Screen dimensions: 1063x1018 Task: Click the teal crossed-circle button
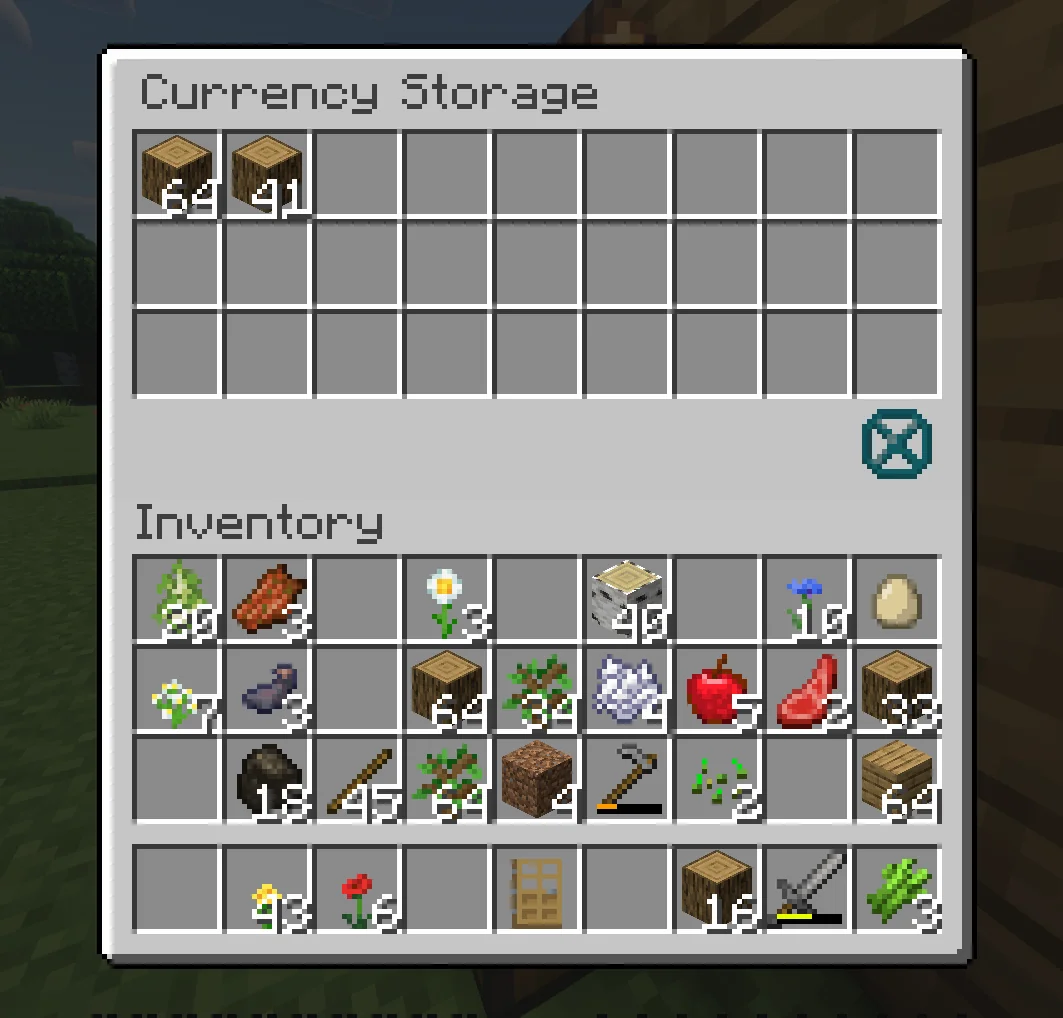[896, 443]
